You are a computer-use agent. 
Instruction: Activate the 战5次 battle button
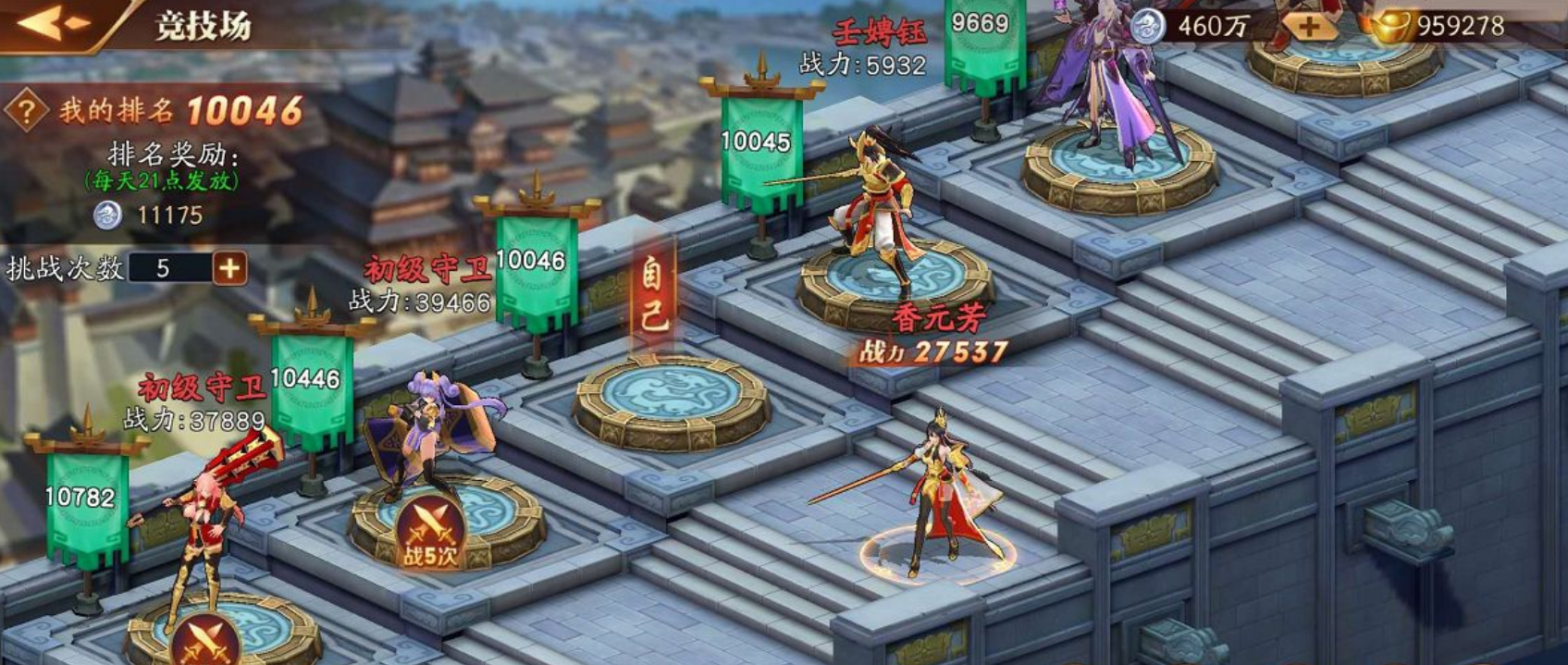429,536
